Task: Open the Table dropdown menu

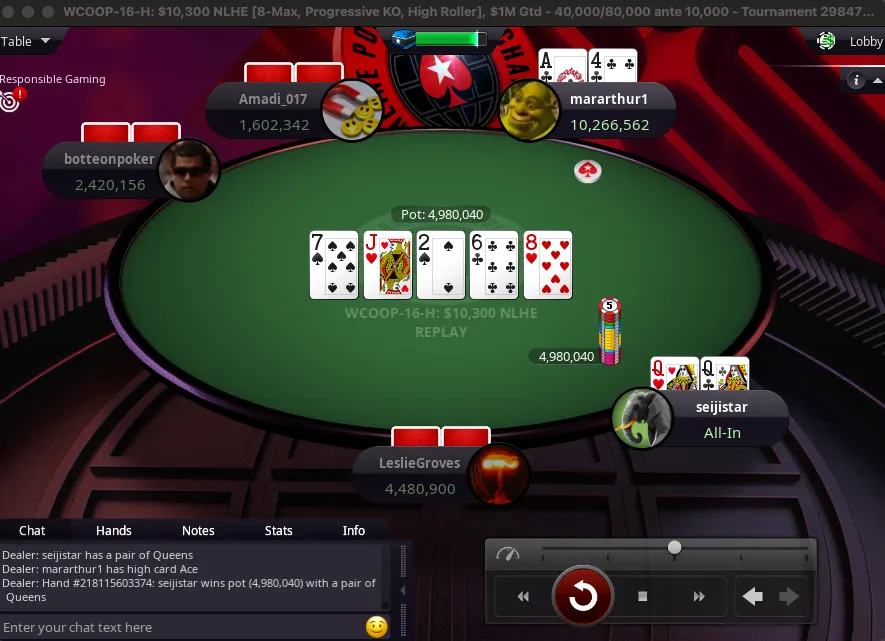Action: pyautogui.click(x=26, y=41)
